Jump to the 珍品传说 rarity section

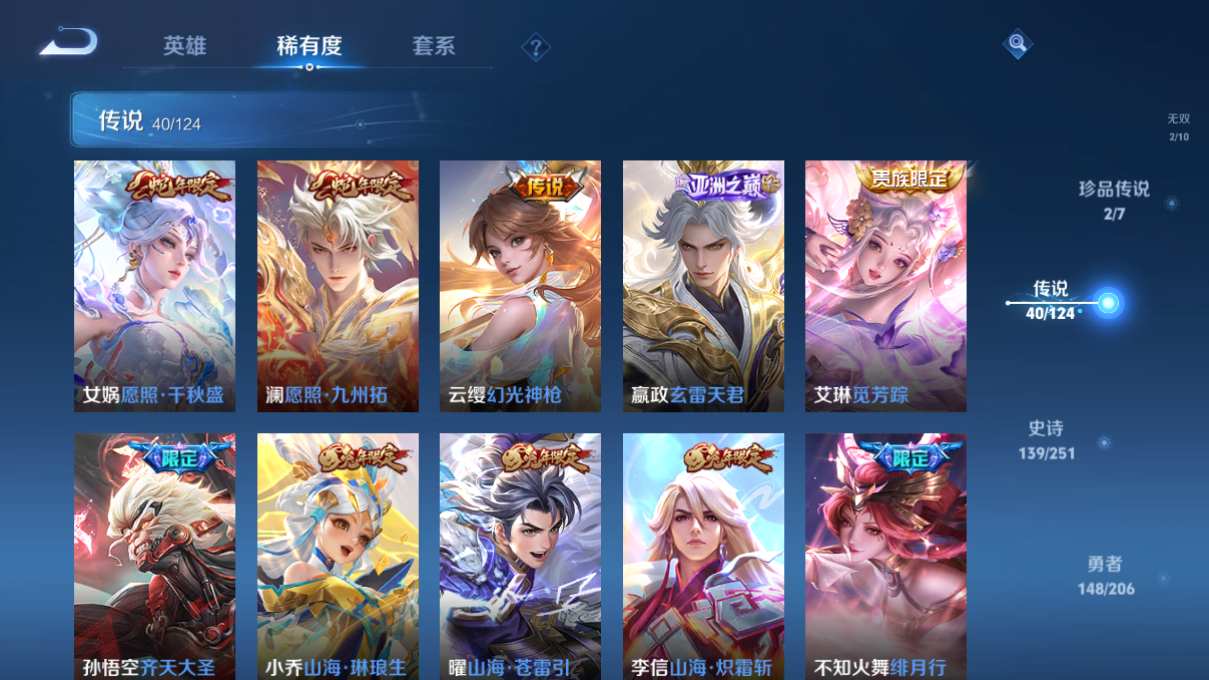(1114, 199)
